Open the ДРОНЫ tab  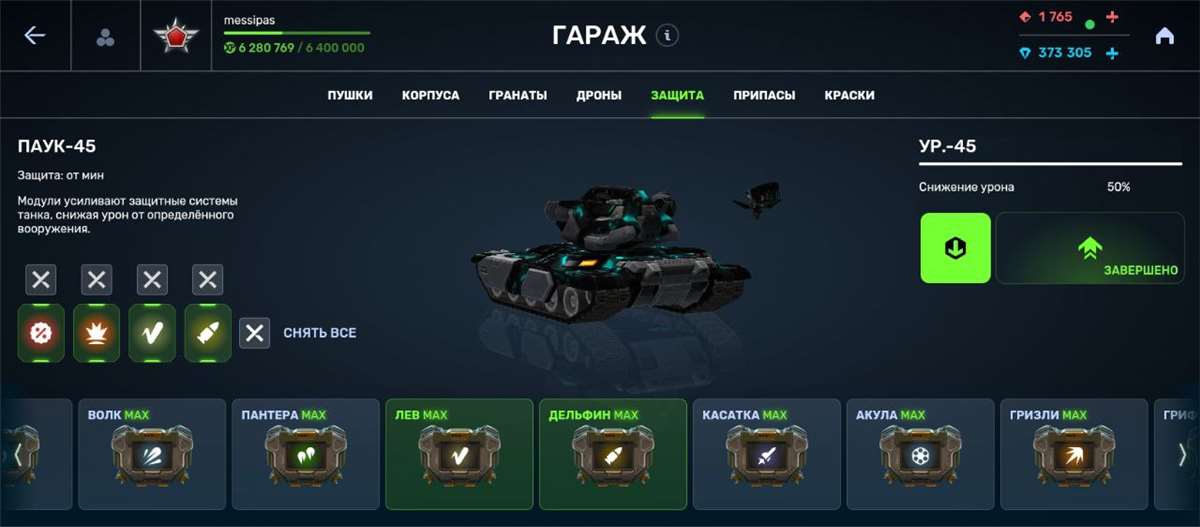(599, 96)
